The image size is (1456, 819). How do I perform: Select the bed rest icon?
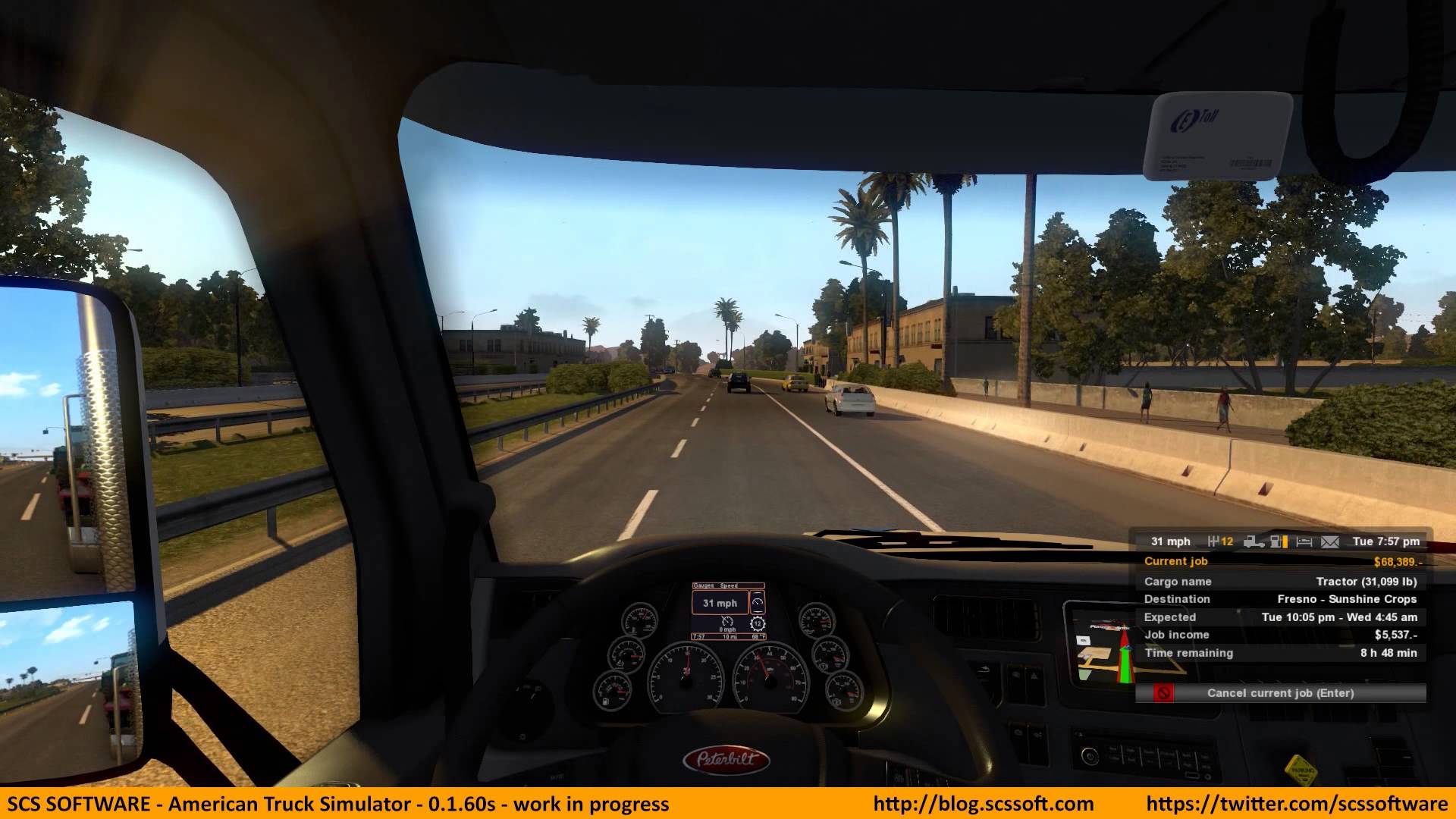(x=1304, y=541)
